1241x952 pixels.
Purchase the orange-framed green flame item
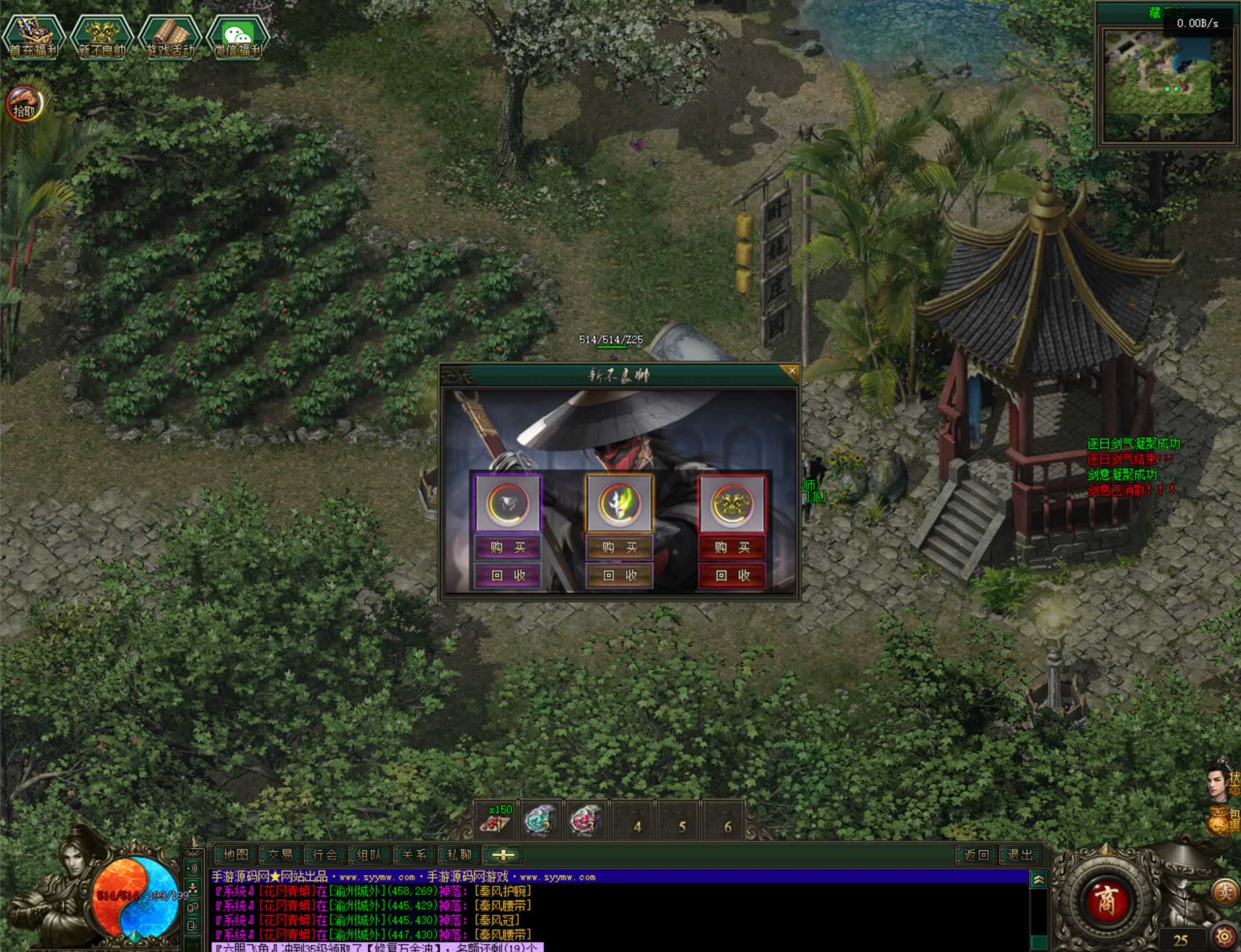pyautogui.click(x=620, y=548)
